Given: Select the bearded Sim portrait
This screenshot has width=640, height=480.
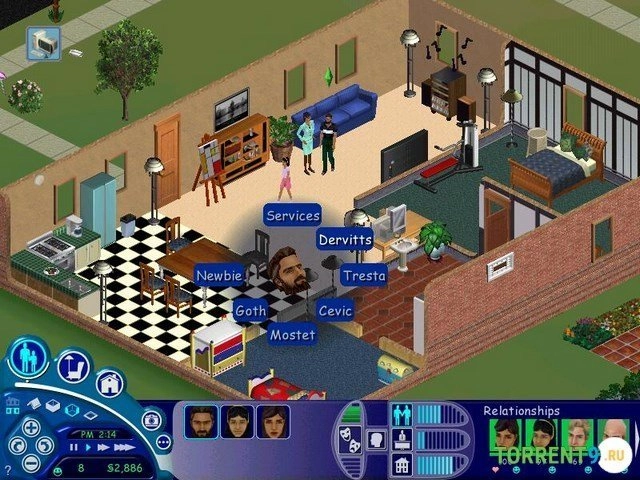Looking at the screenshot, I should (x=201, y=422).
